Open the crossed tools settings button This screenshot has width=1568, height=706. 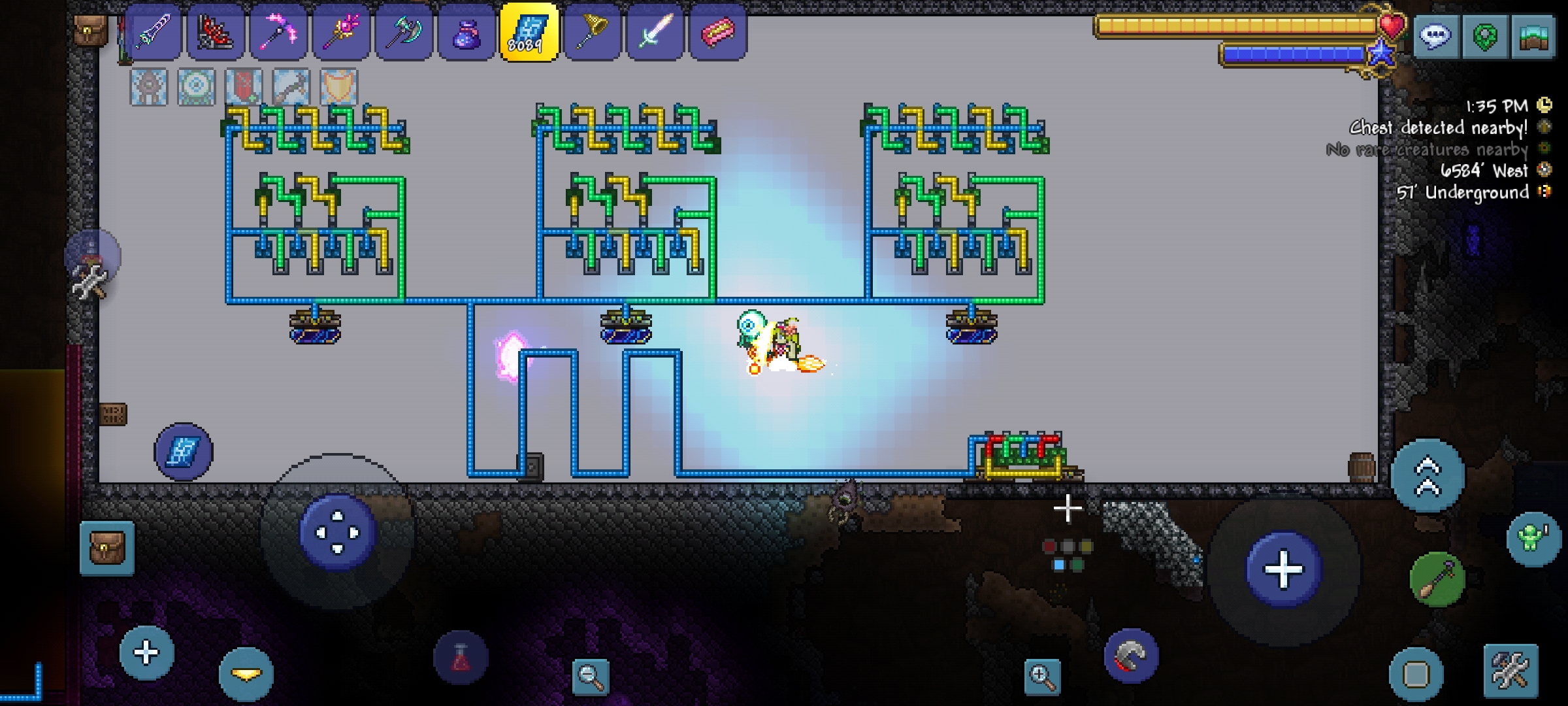(x=1511, y=671)
